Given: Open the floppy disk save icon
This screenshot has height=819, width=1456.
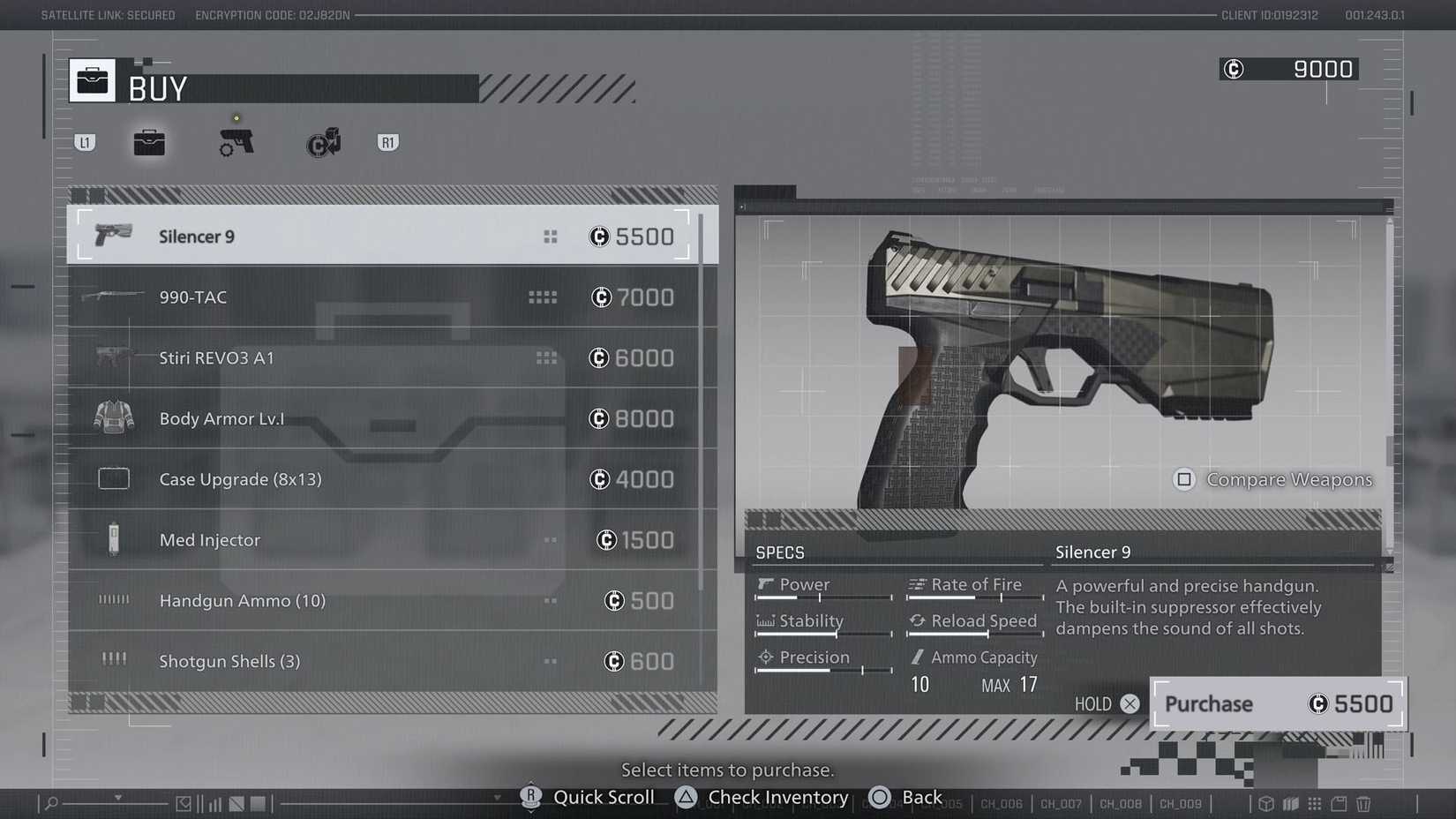Looking at the screenshot, I should point(1340,804).
